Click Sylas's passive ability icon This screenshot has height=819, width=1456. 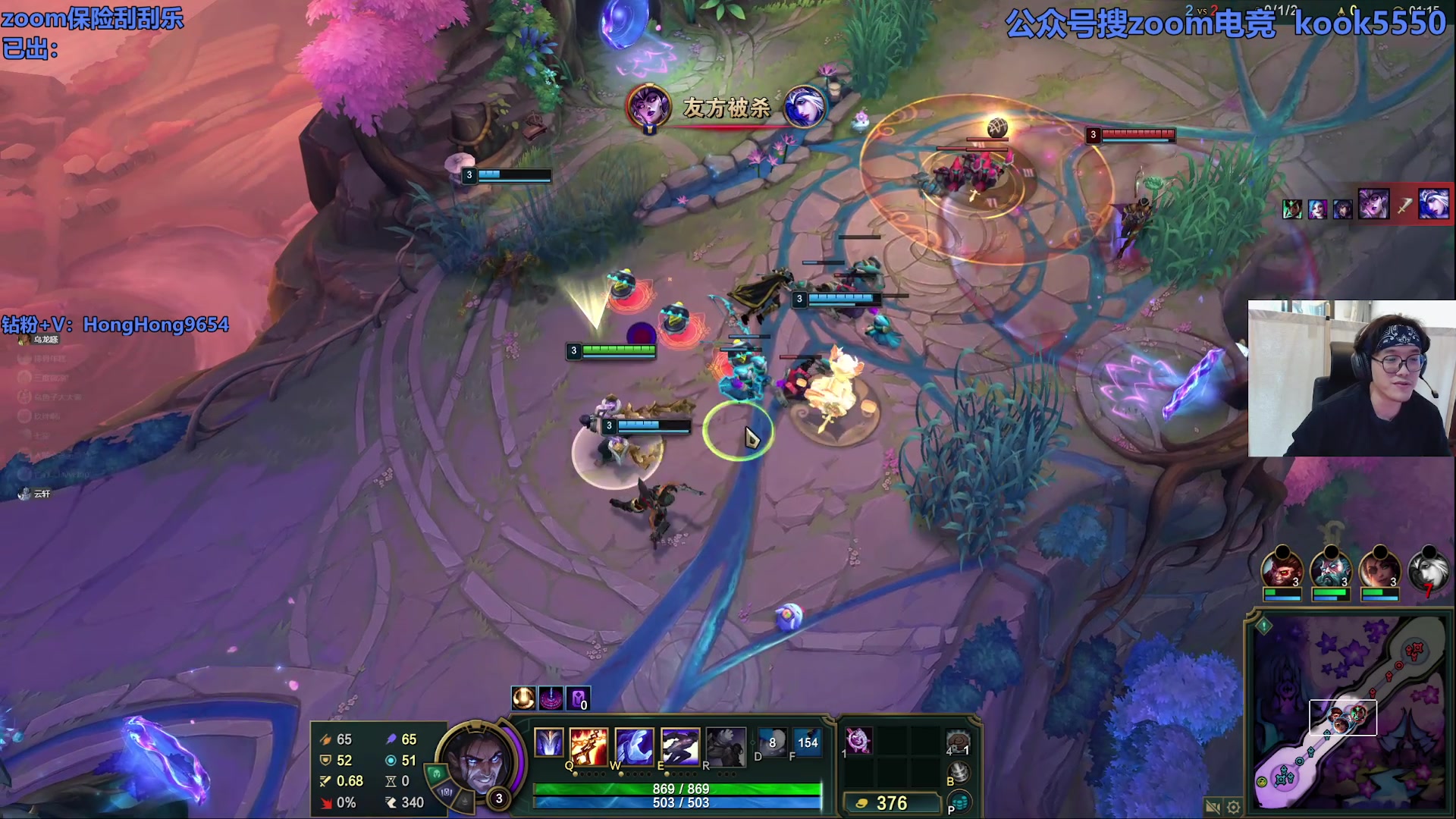point(548,742)
